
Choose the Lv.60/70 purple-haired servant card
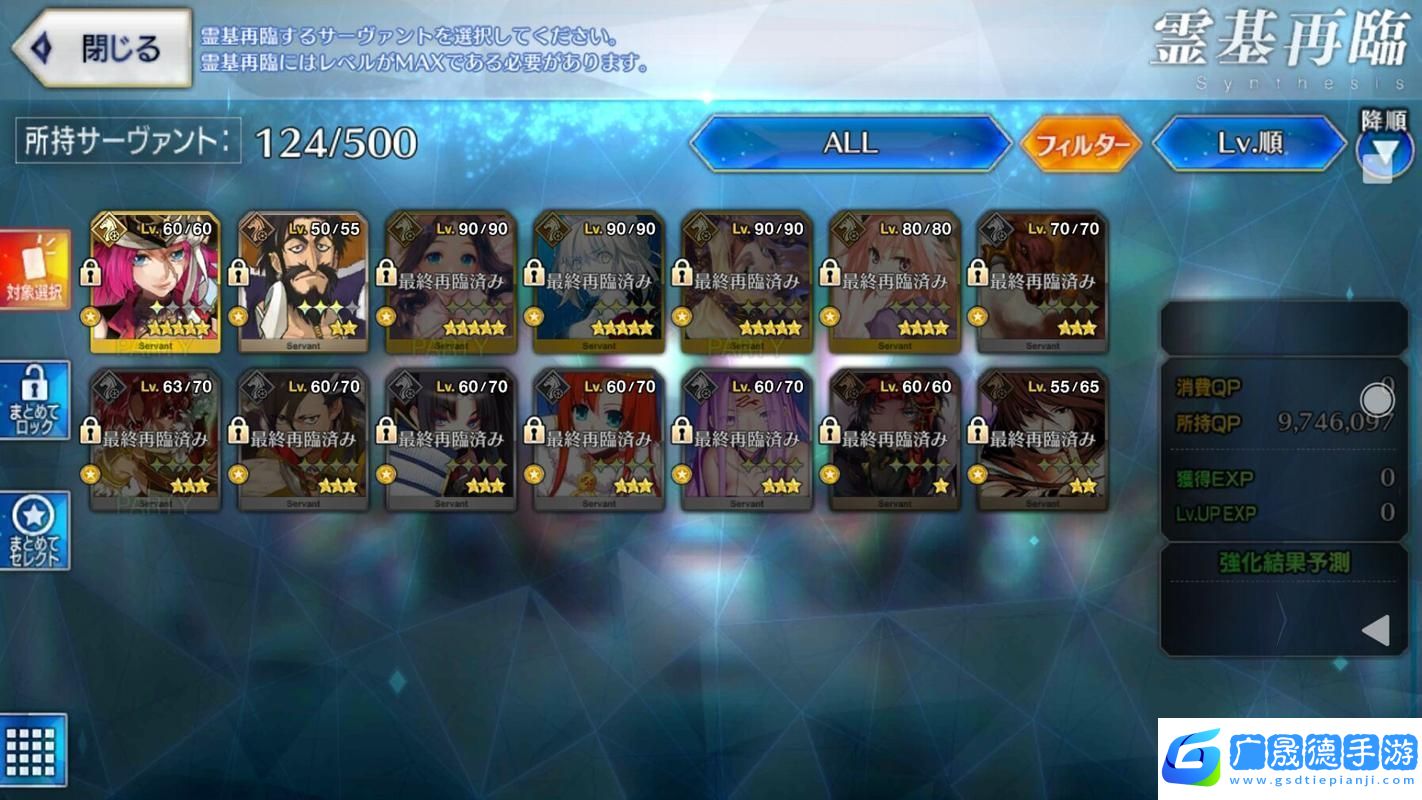747,440
